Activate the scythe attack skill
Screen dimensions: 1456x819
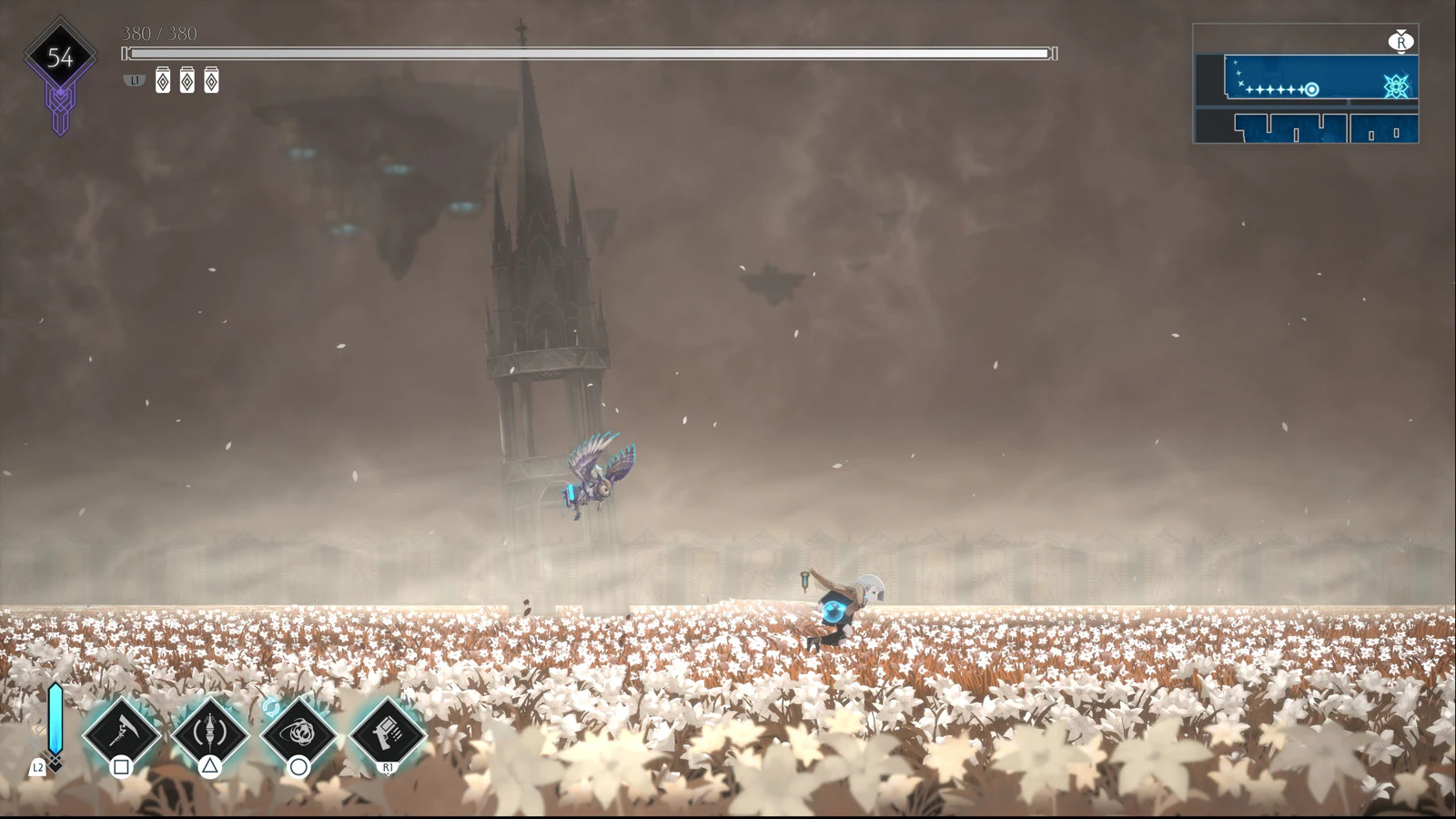click(x=122, y=733)
